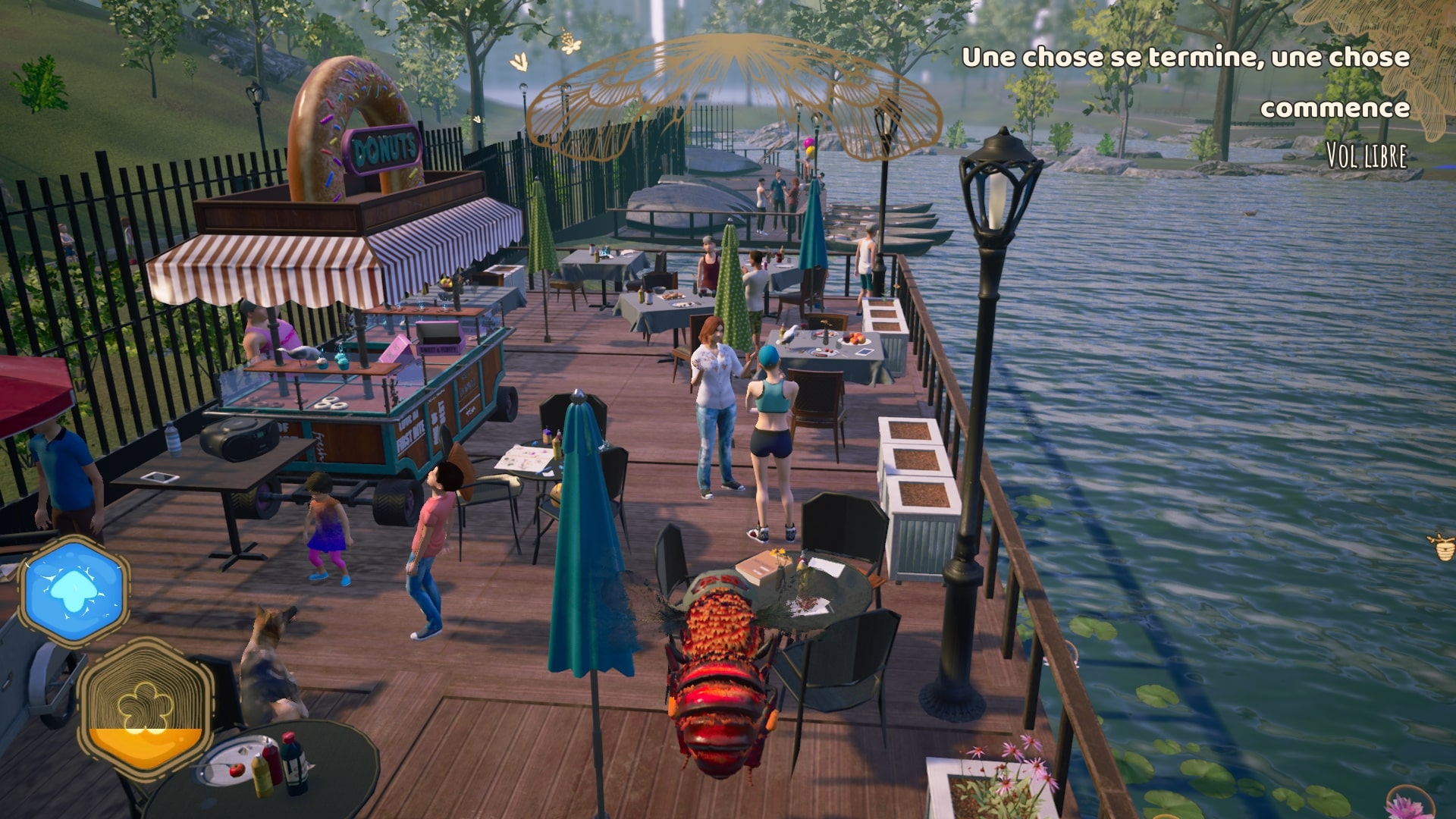Open the quest tracker "Une chose se termine"
The image size is (1456, 819).
pos(1185,82)
